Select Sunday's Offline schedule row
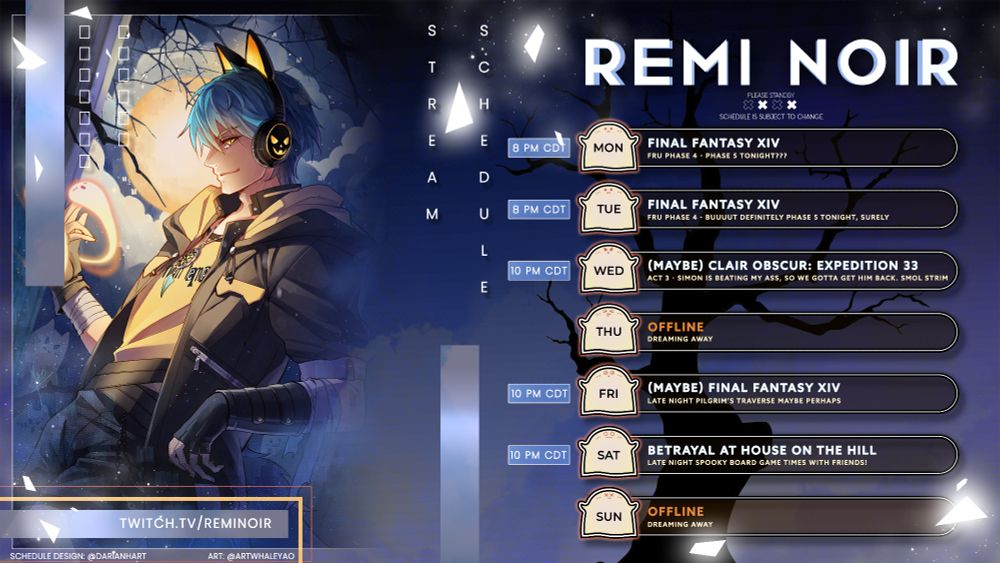 point(790,517)
